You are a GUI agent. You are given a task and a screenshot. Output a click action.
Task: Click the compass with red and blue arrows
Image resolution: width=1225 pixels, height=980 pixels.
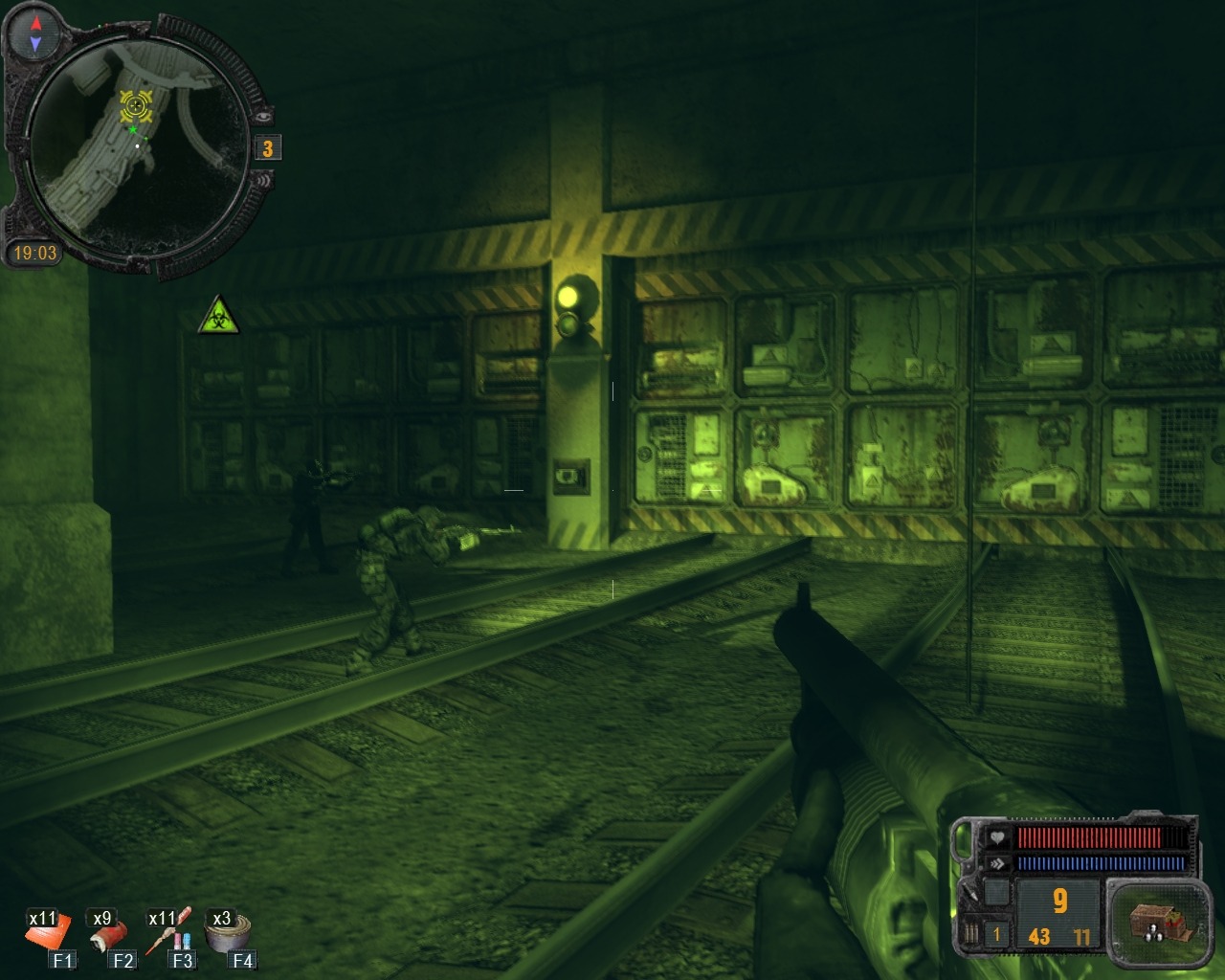tap(35, 33)
